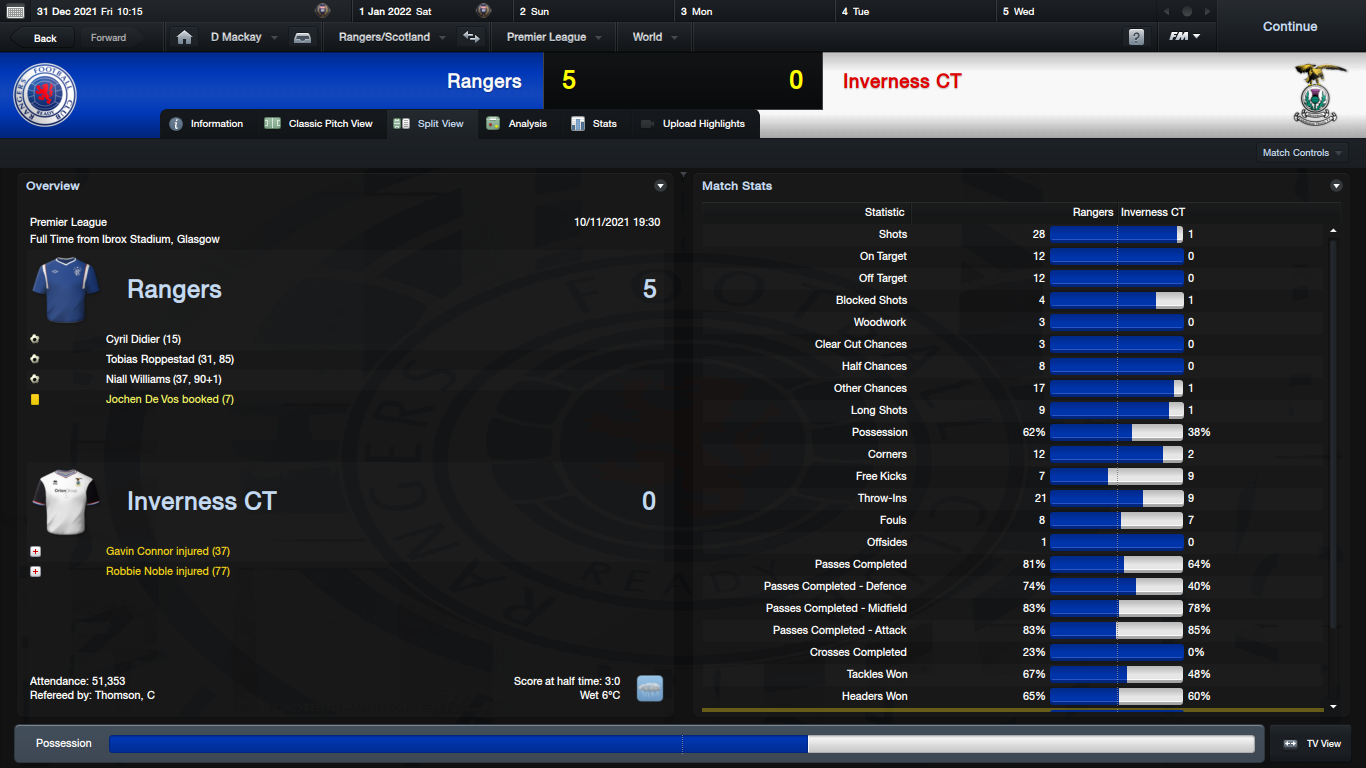The image size is (1366, 768).
Task: Open the Overview panel dropdown arrow
Action: [660, 186]
